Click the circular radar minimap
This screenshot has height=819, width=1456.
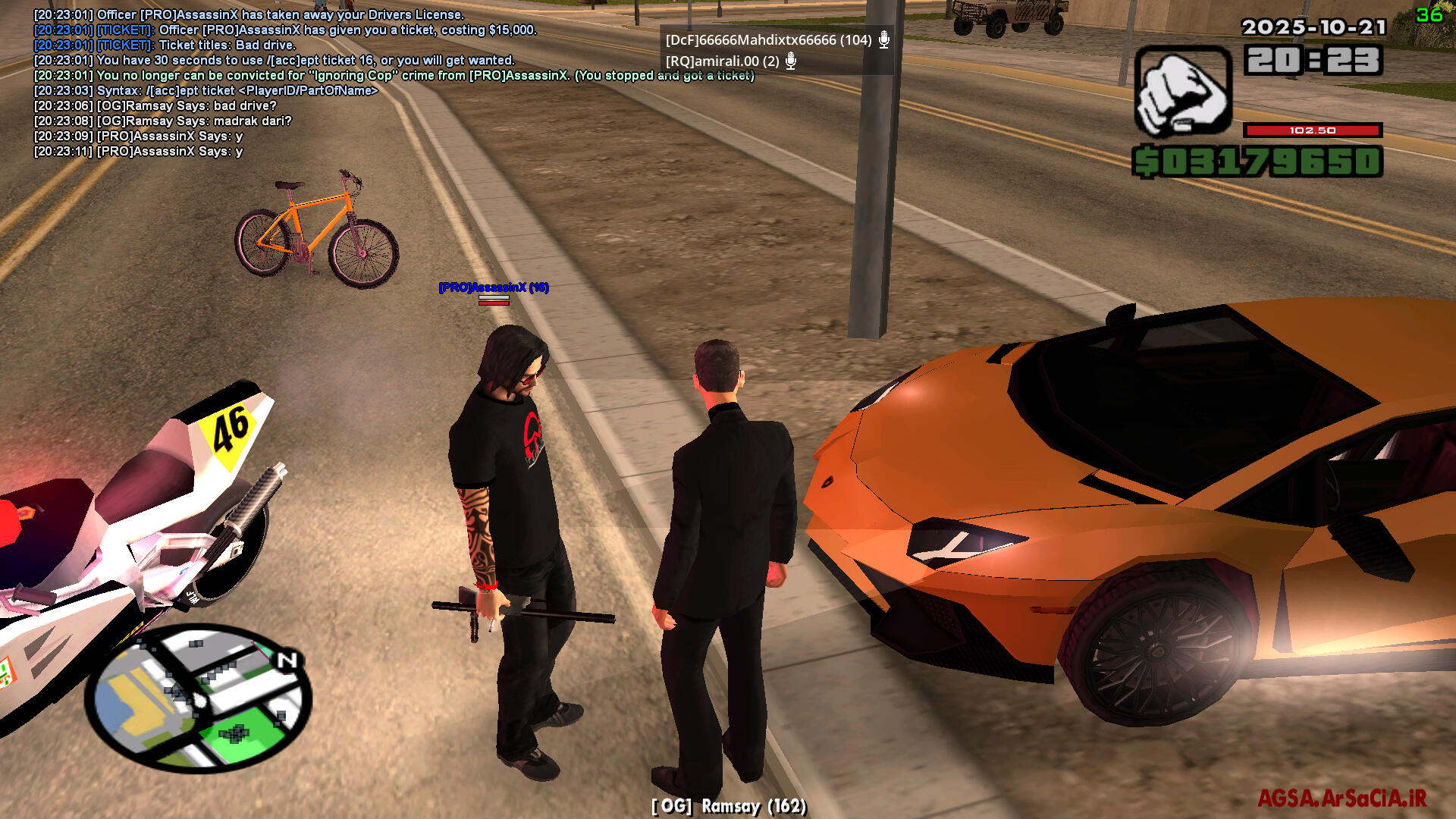click(x=199, y=698)
